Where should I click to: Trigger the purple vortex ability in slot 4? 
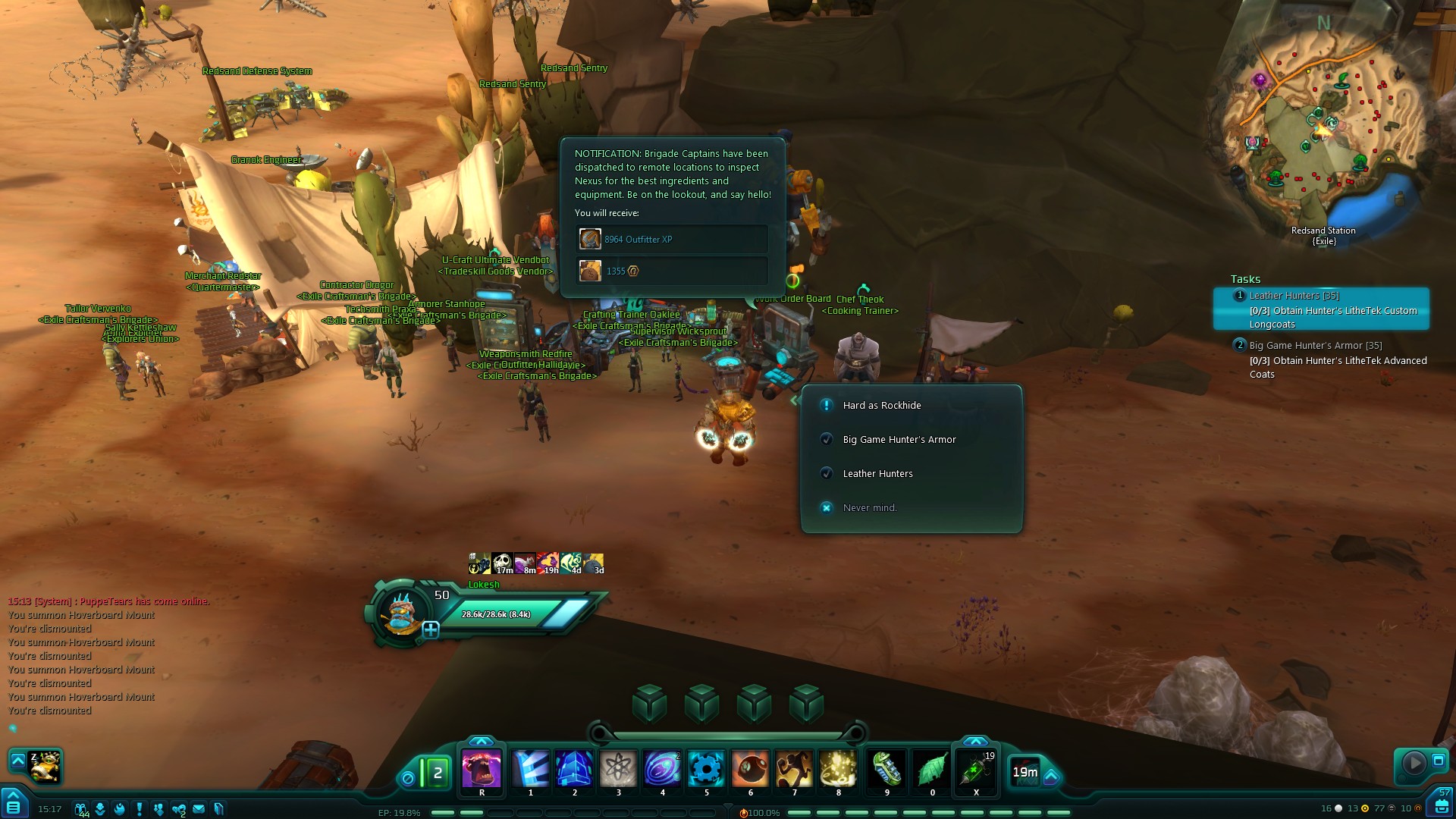662,770
